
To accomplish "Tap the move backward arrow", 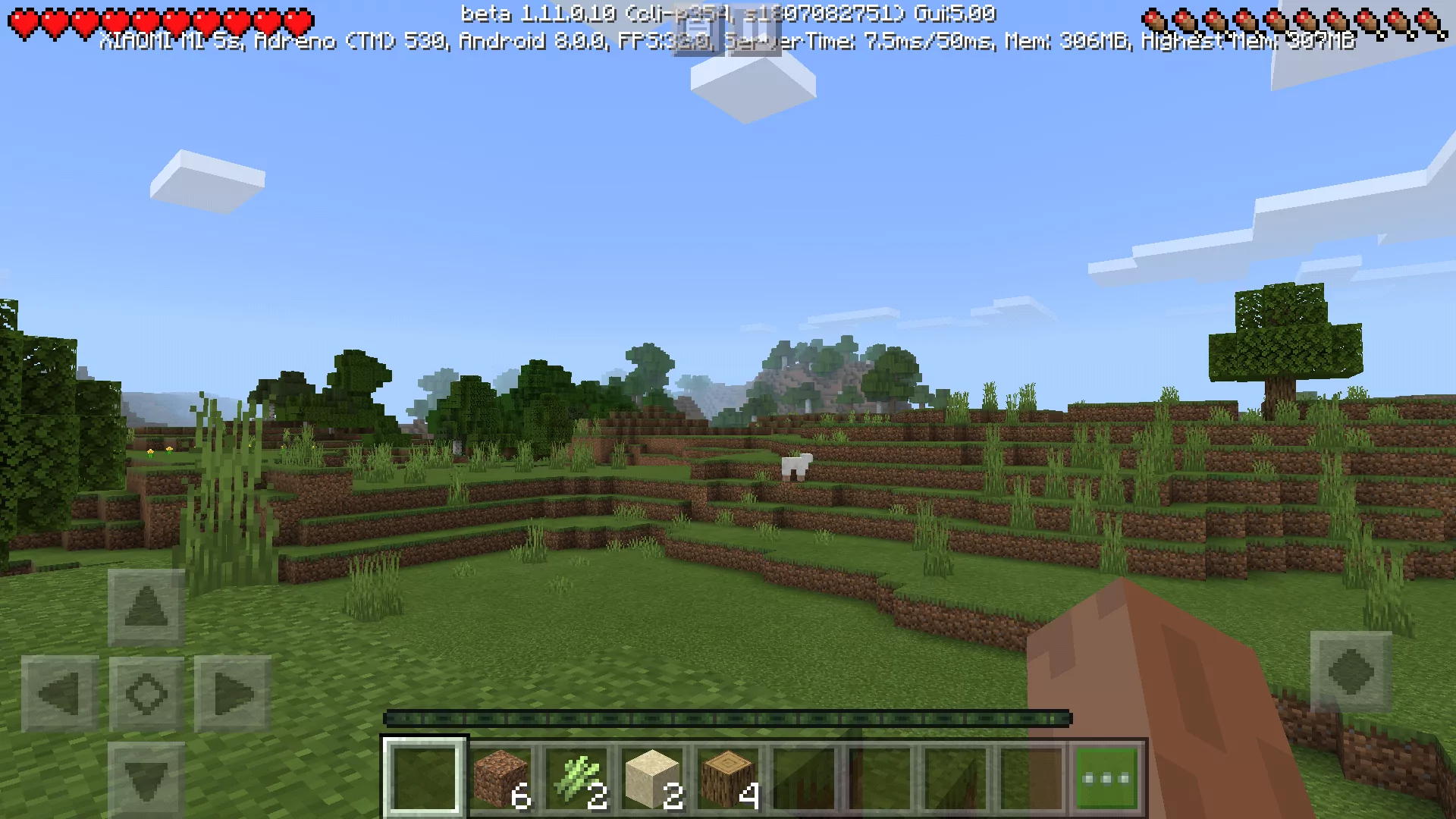I will [x=146, y=780].
